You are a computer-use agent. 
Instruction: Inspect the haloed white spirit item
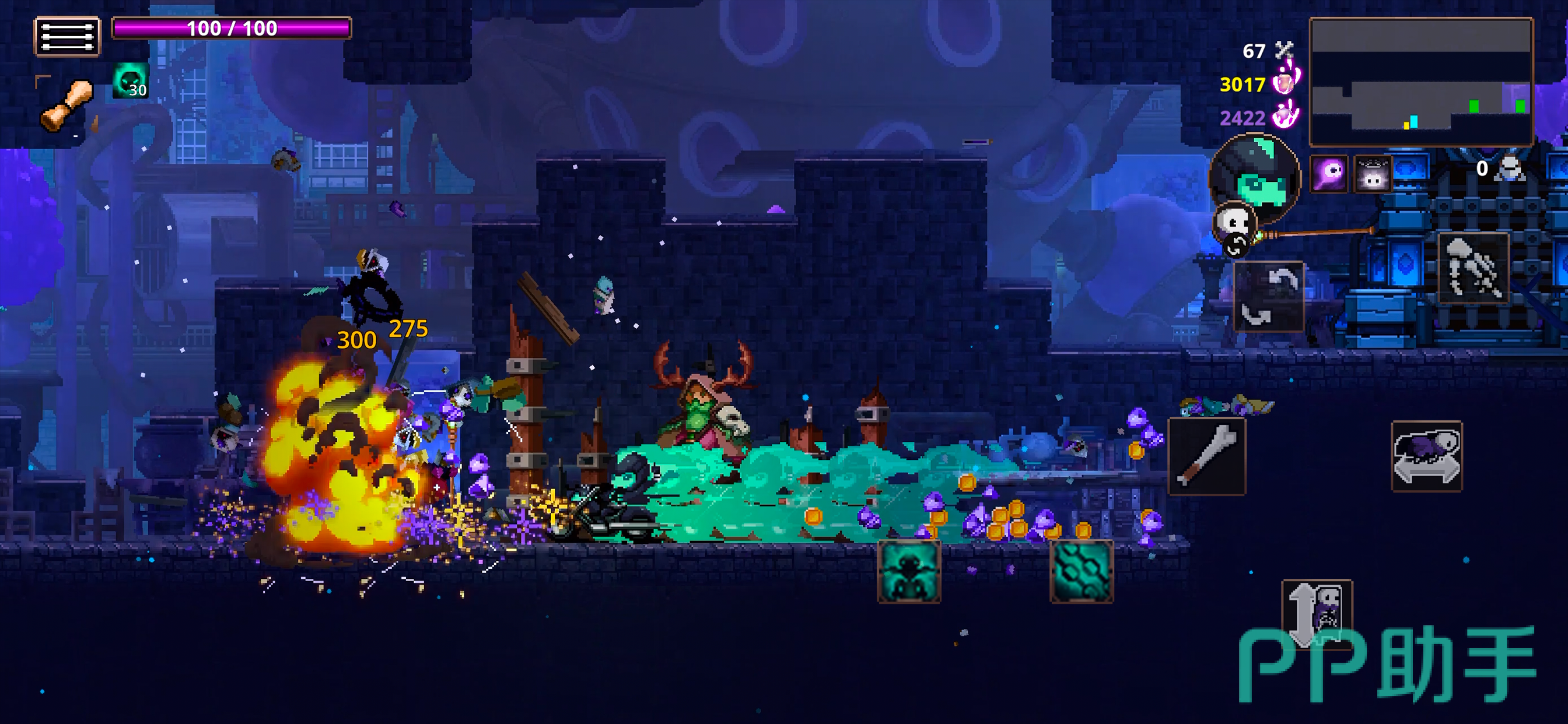click(x=1373, y=174)
